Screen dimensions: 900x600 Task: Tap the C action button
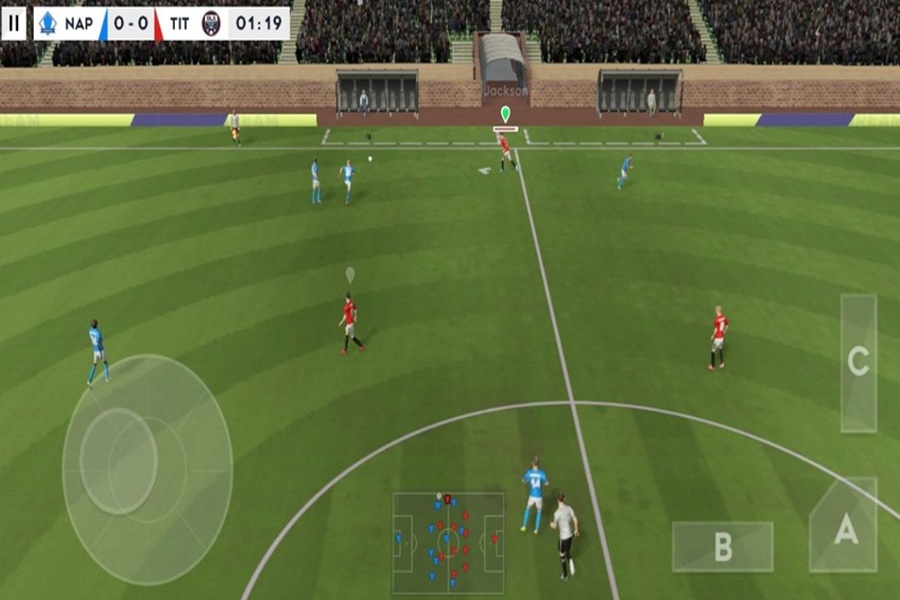858,362
